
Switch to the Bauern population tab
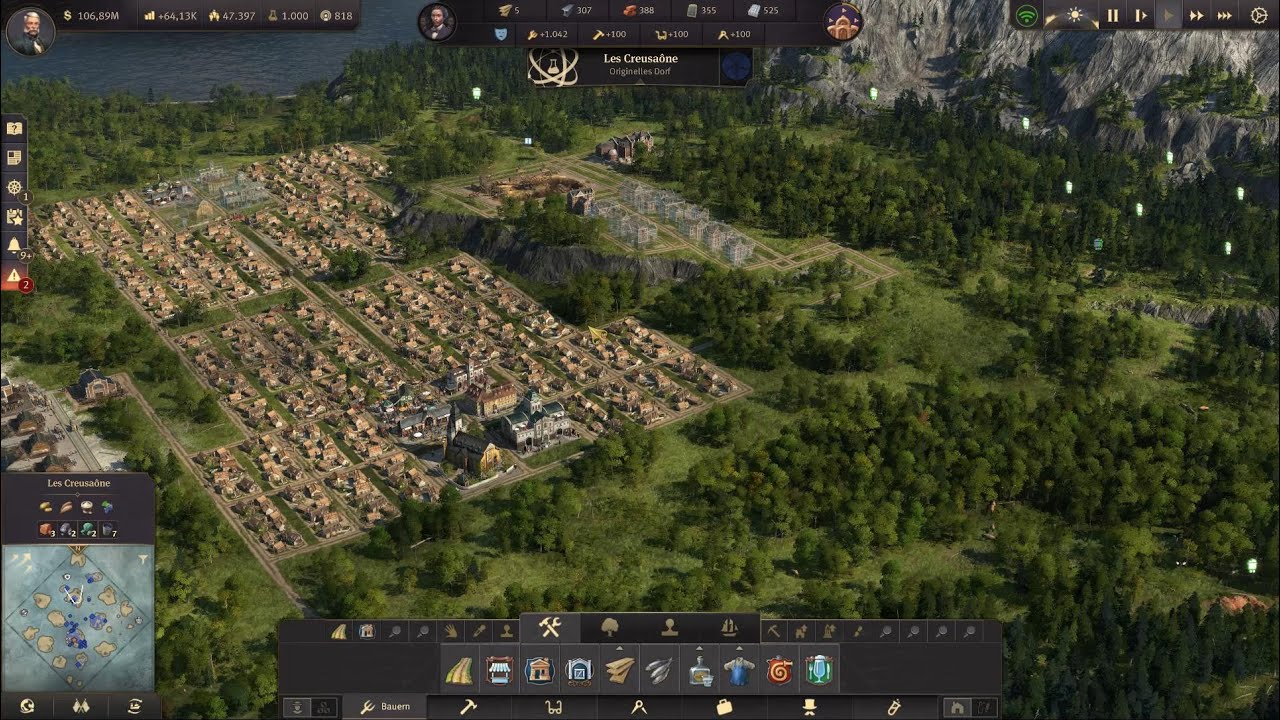385,707
